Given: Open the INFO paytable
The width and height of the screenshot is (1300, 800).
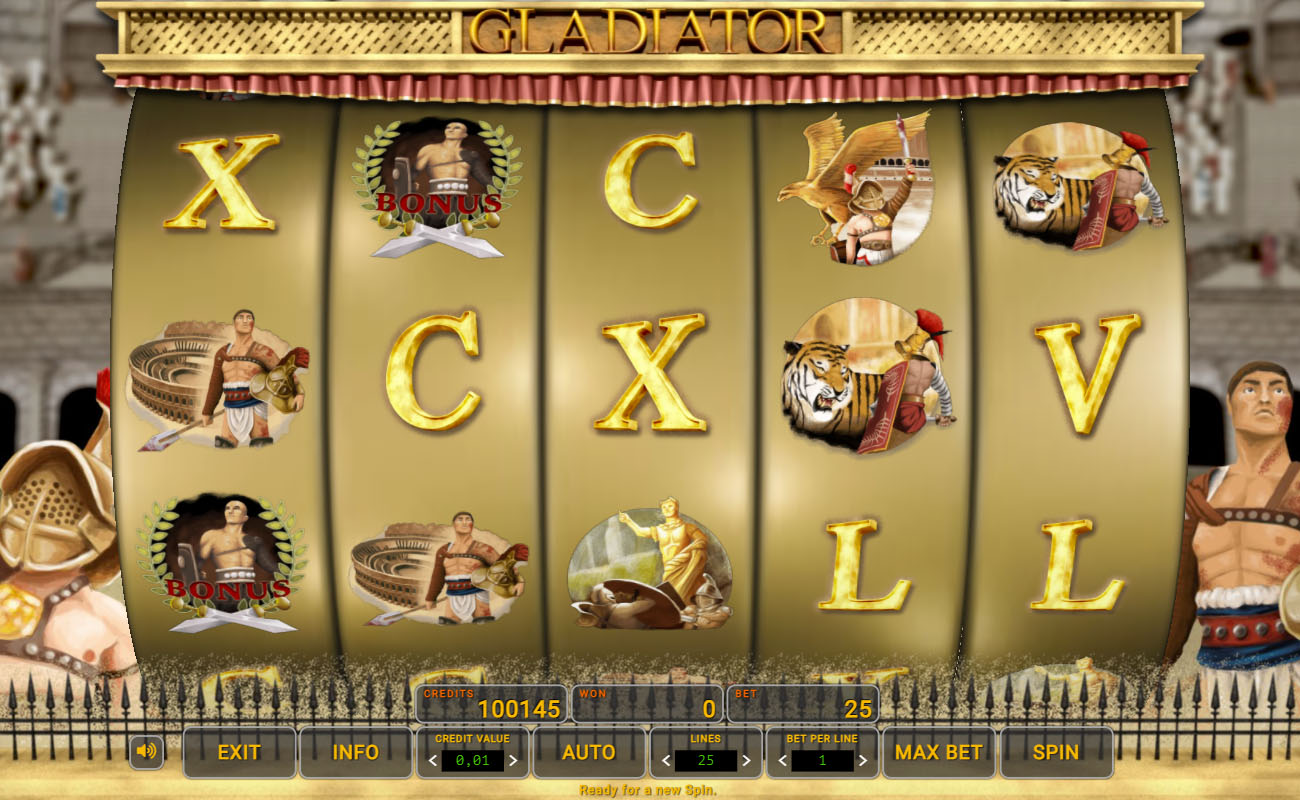Looking at the screenshot, I should (x=355, y=752).
